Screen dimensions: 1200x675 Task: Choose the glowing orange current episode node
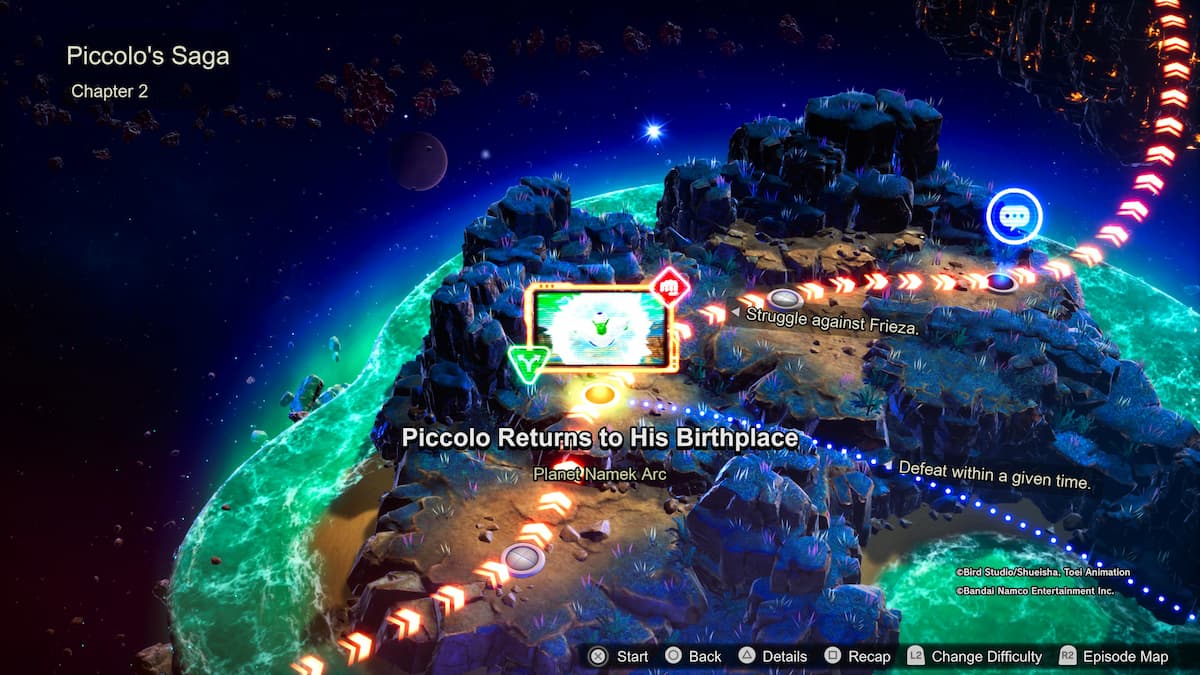click(599, 394)
